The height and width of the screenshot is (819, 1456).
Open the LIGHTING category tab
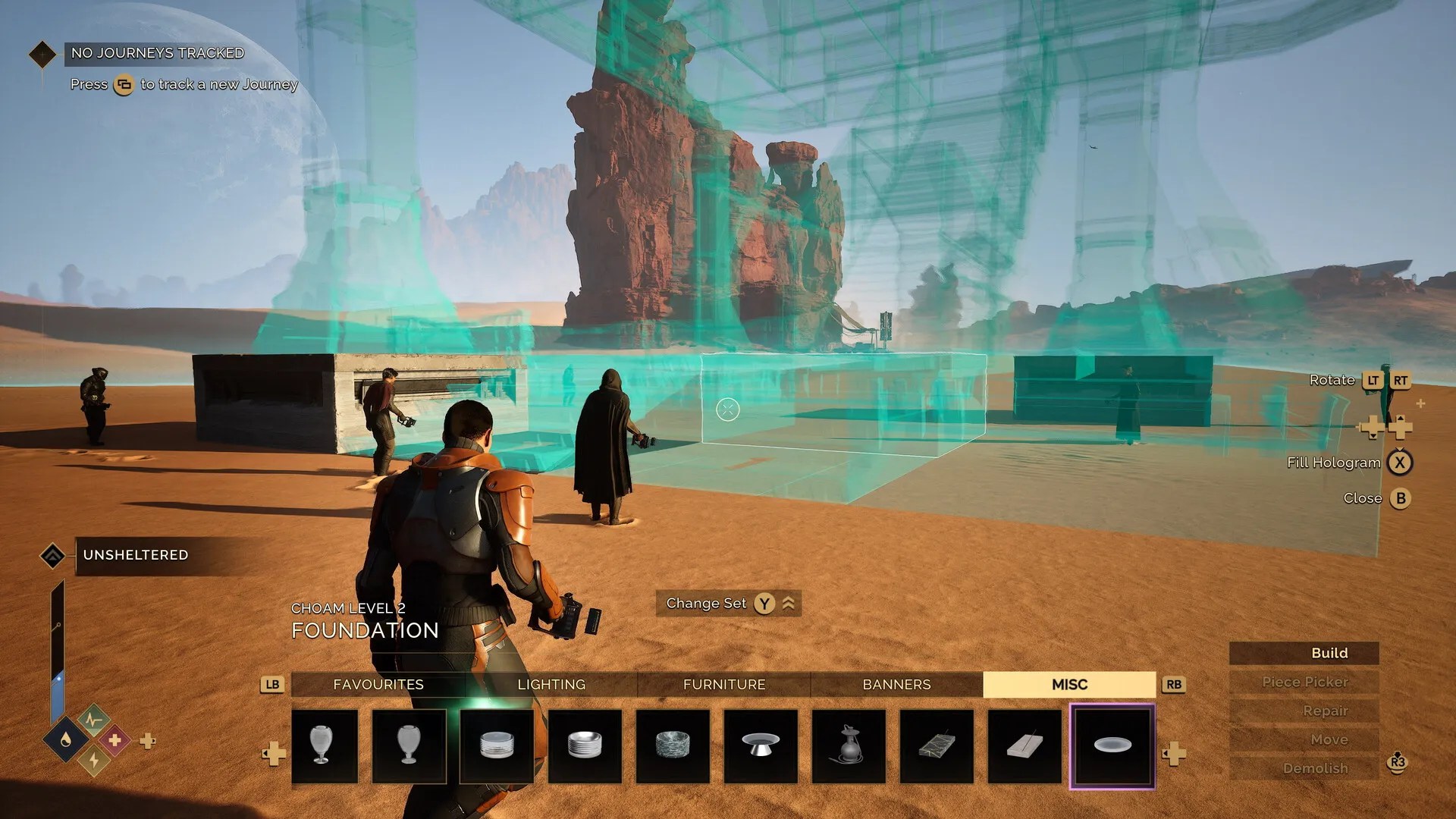[551, 684]
